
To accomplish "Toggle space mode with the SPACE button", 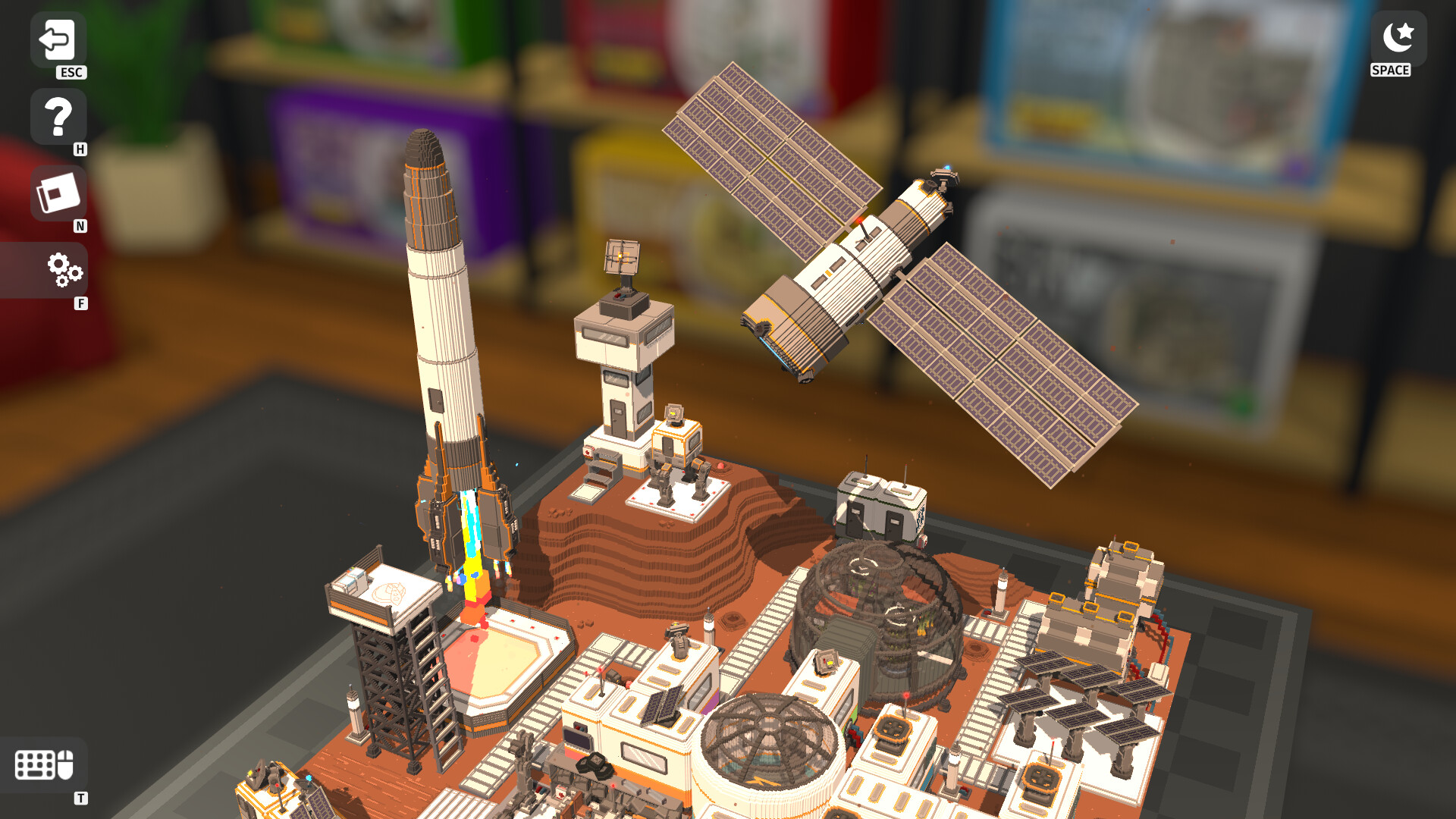I will pos(1398,36).
